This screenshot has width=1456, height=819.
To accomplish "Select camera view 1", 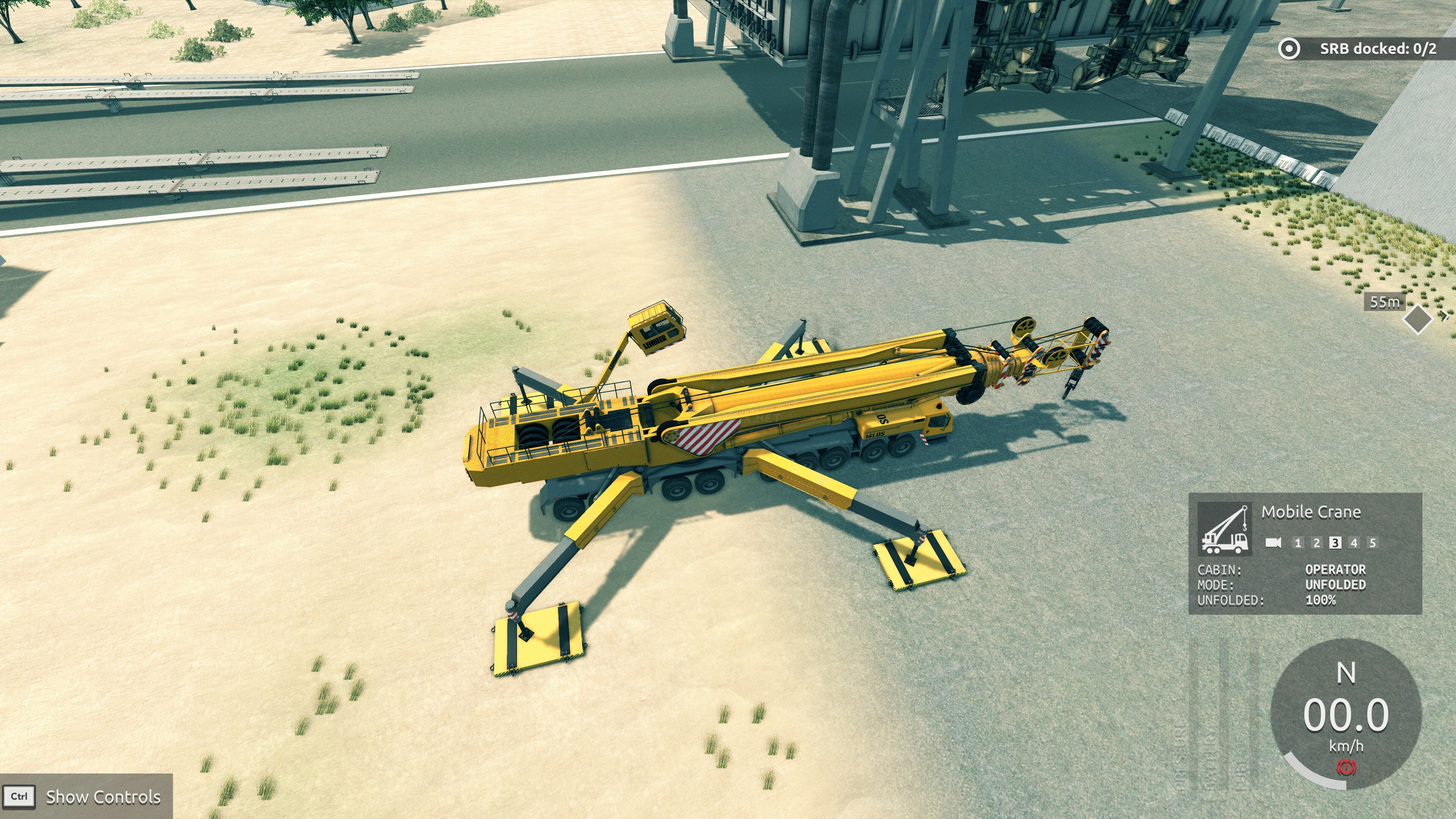I will [x=1298, y=543].
